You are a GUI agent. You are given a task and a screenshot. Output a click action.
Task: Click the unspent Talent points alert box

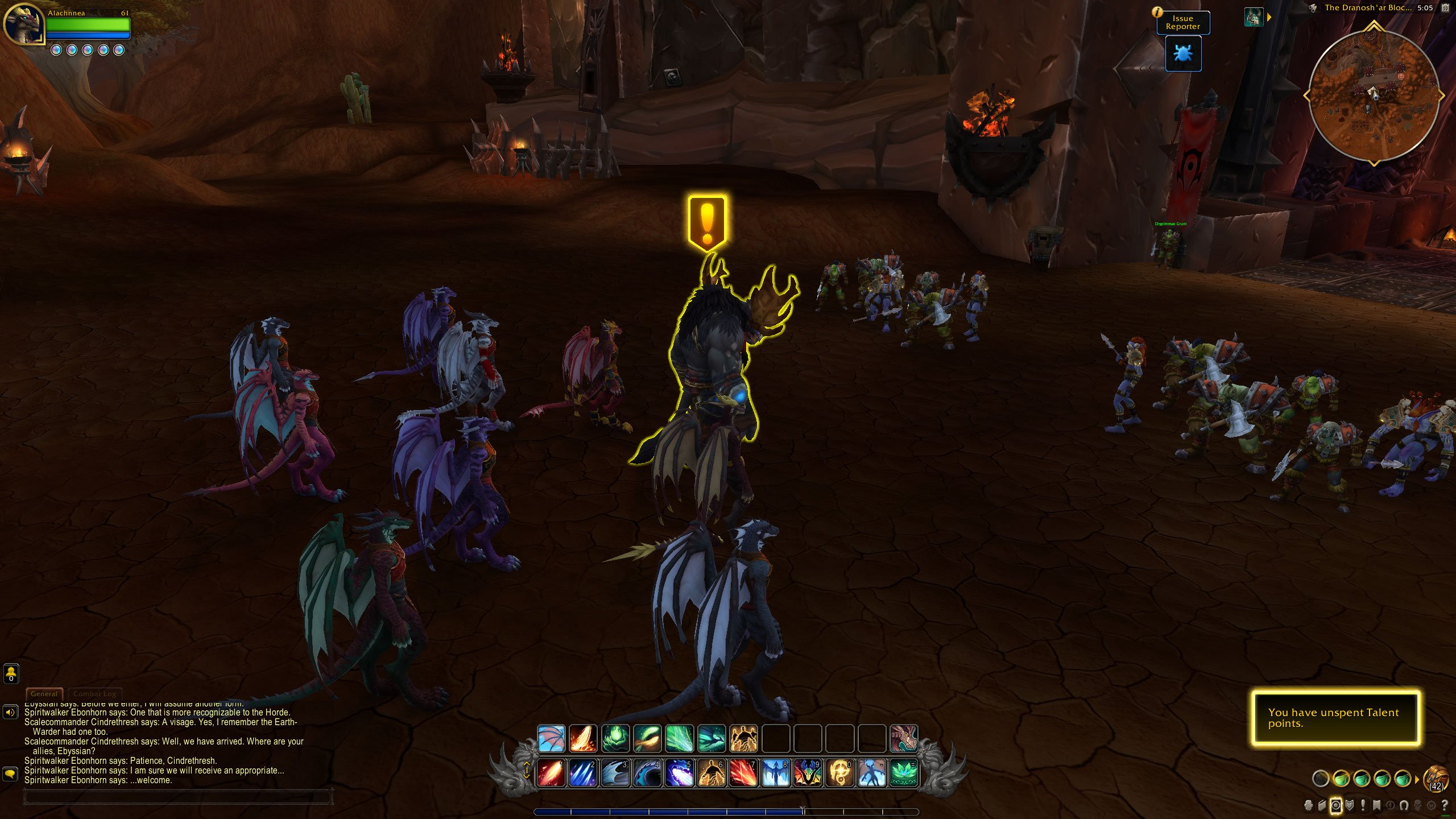[1335, 718]
